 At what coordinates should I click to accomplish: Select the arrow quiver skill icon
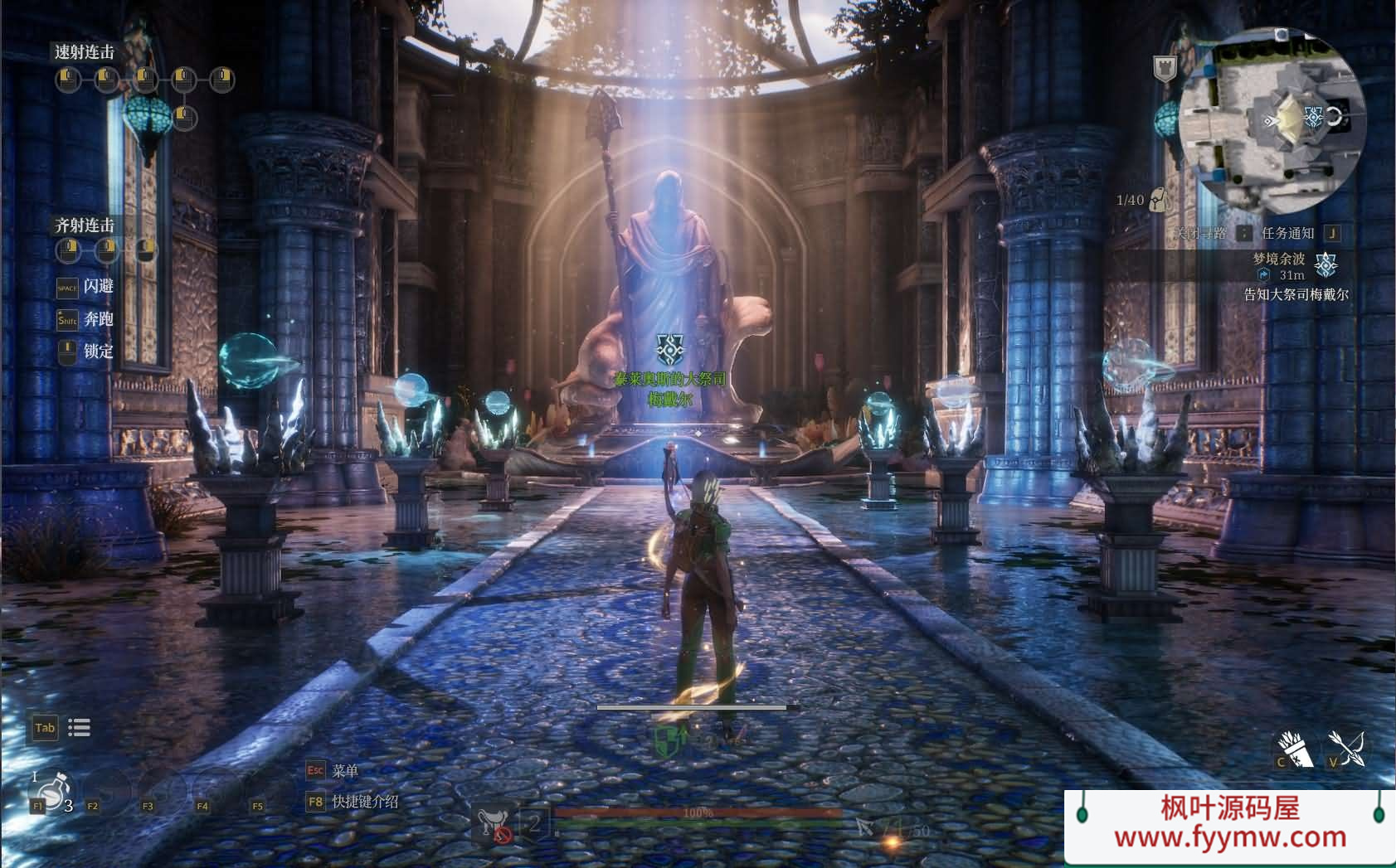point(1295,749)
